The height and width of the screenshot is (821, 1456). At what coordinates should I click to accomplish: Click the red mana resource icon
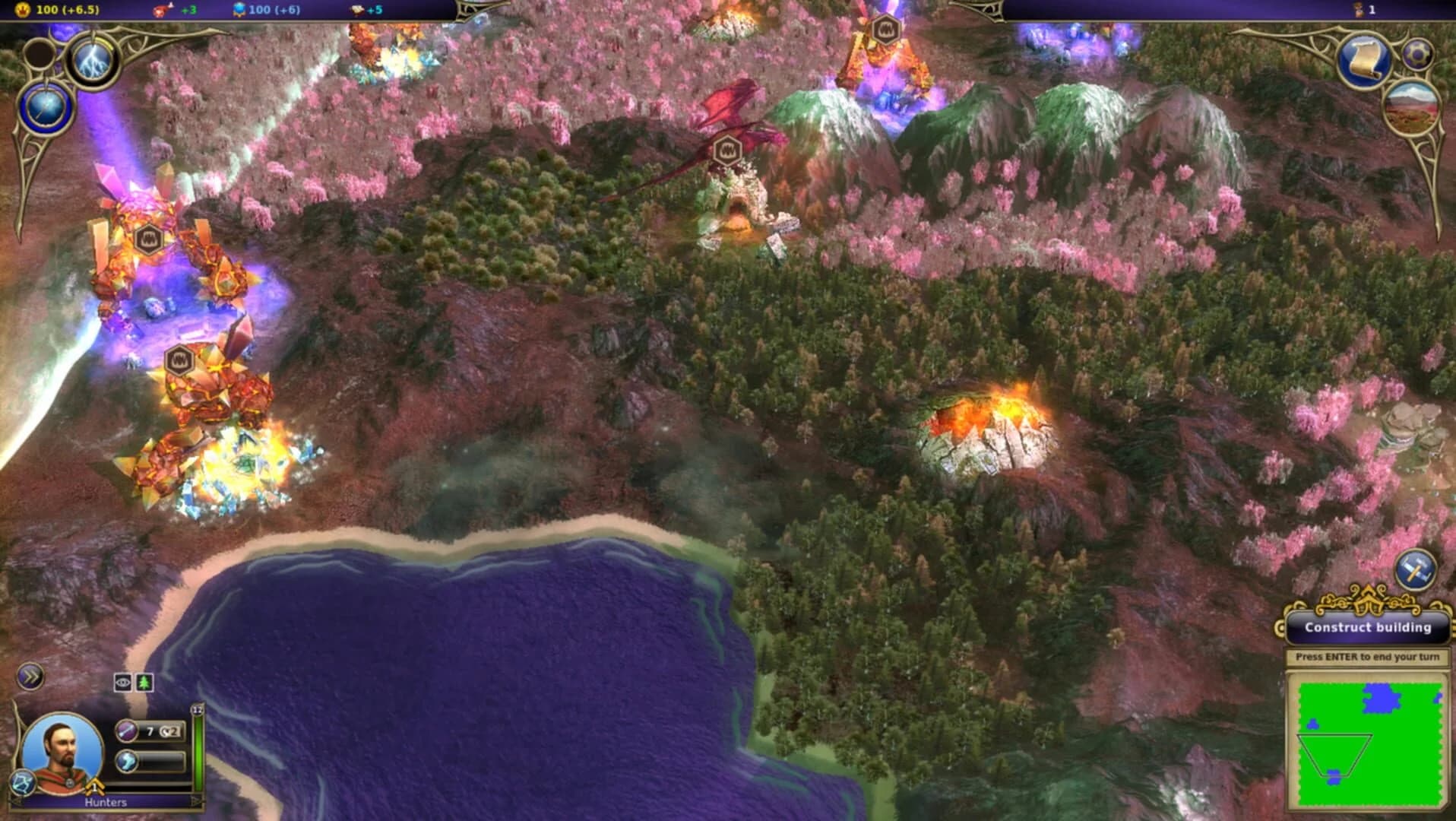click(x=160, y=11)
